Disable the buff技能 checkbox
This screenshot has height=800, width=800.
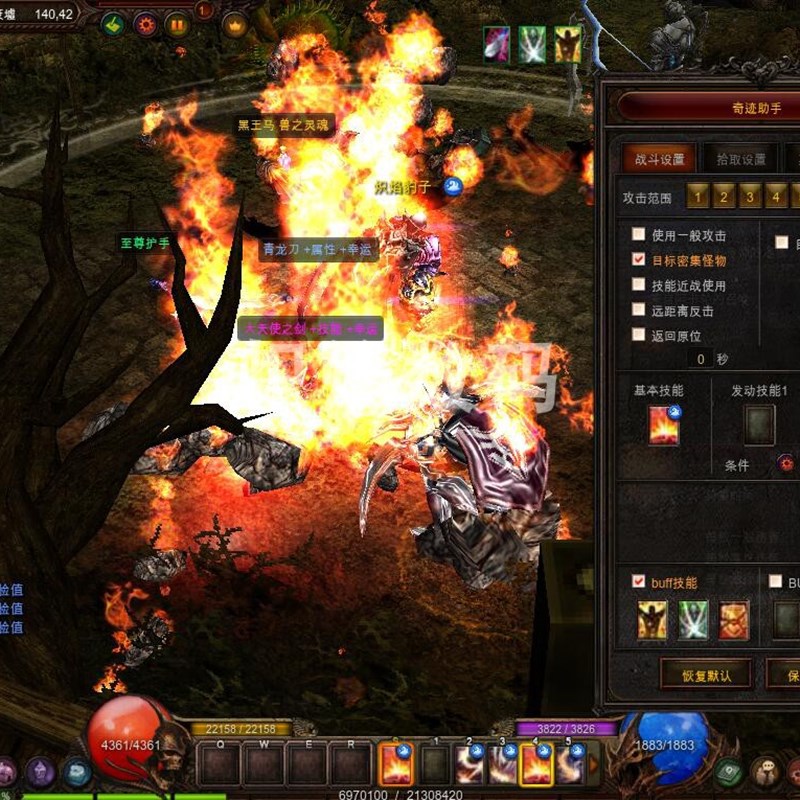[x=639, y=581]
